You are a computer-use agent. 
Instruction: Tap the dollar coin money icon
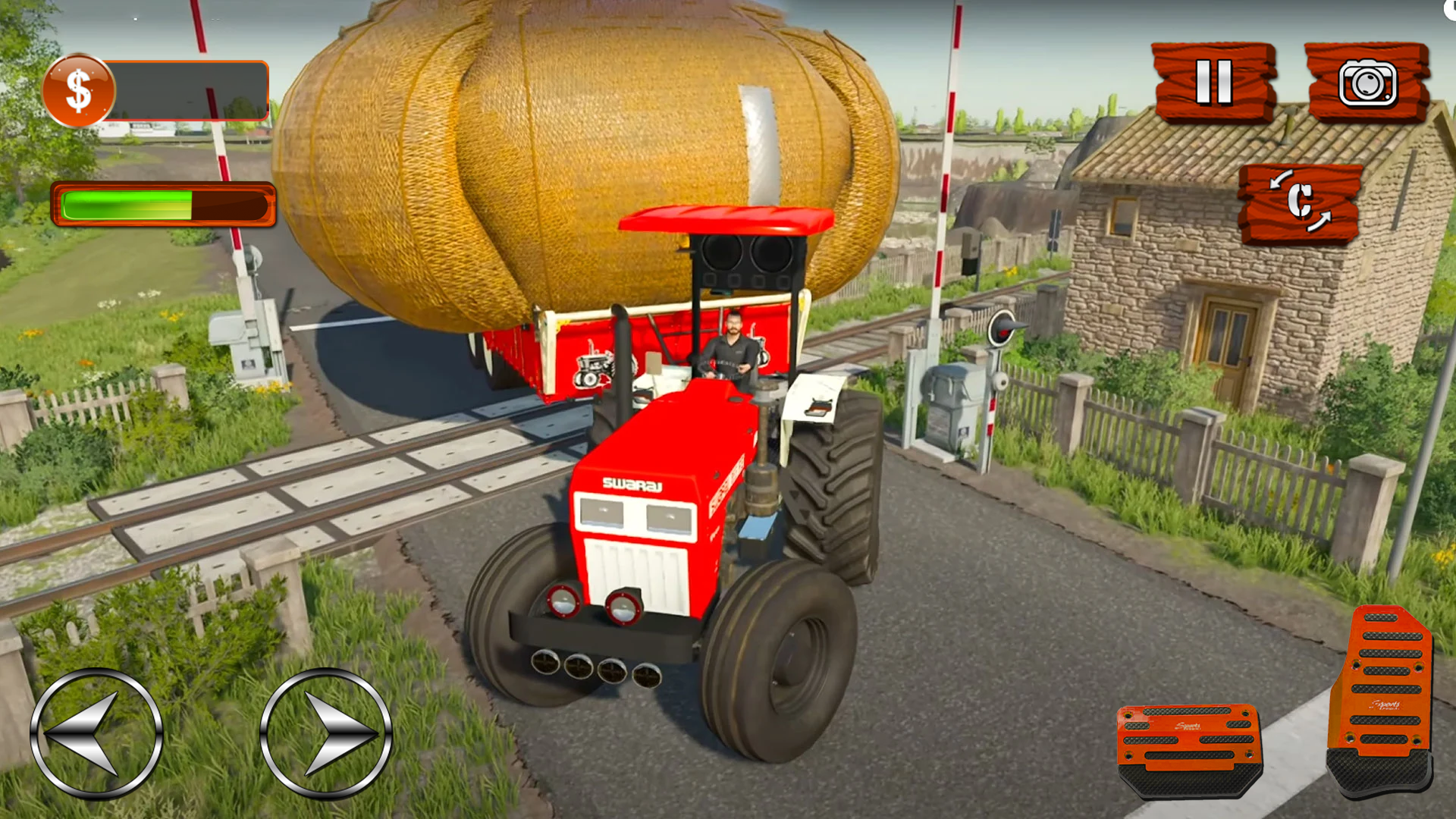[x=78, y=88]
